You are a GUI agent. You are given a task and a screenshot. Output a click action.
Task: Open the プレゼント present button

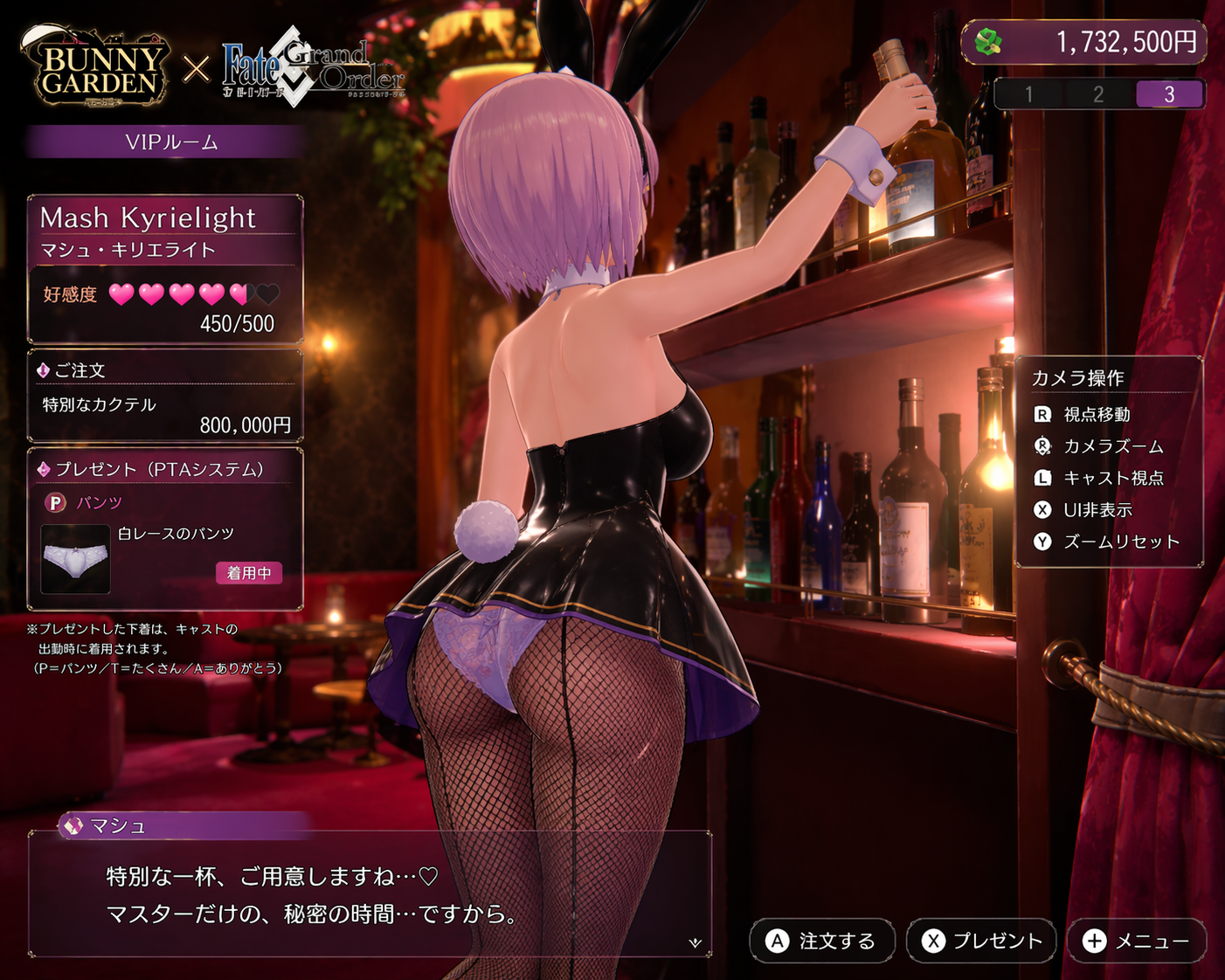tap(981, 941)
